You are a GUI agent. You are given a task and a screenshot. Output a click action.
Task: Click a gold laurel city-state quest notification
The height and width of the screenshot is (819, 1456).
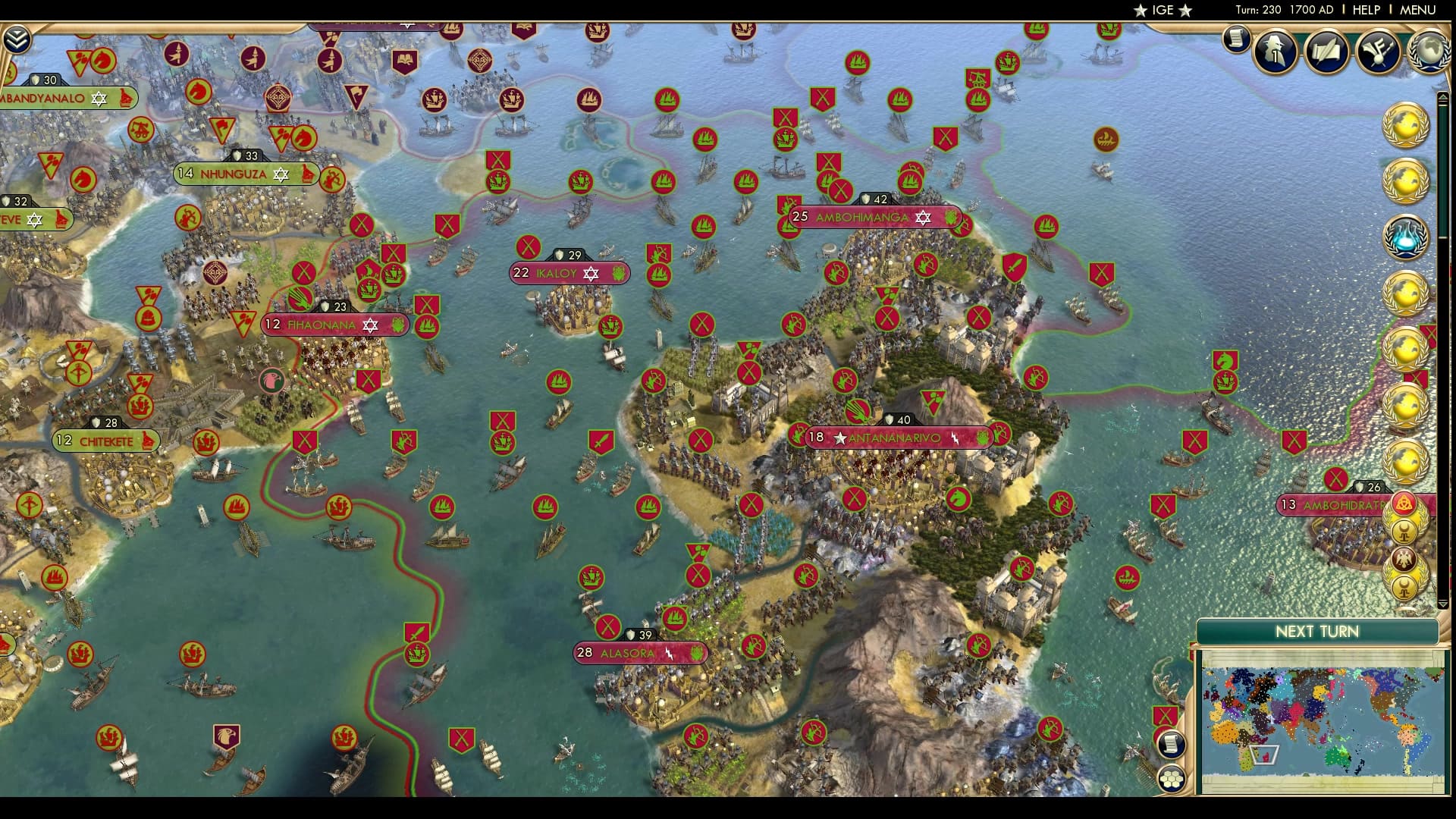tap(1407, 125)
